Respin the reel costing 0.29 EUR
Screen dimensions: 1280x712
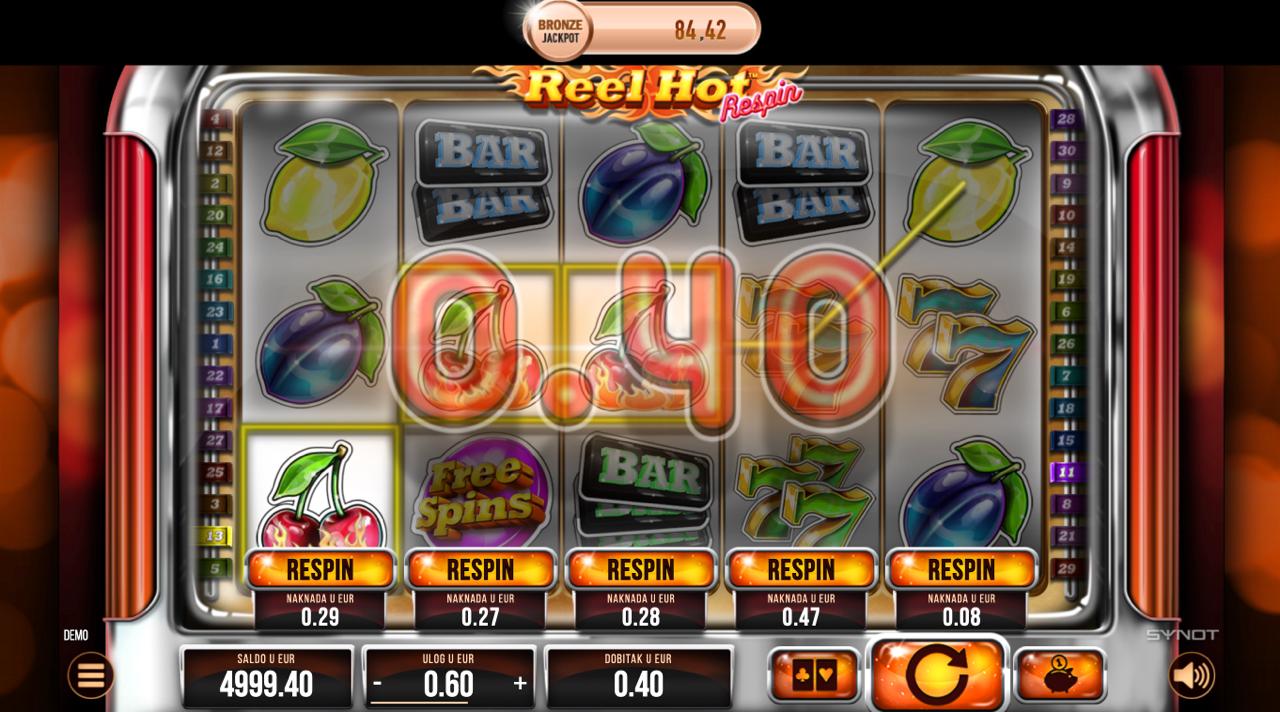tap(320, 569)
